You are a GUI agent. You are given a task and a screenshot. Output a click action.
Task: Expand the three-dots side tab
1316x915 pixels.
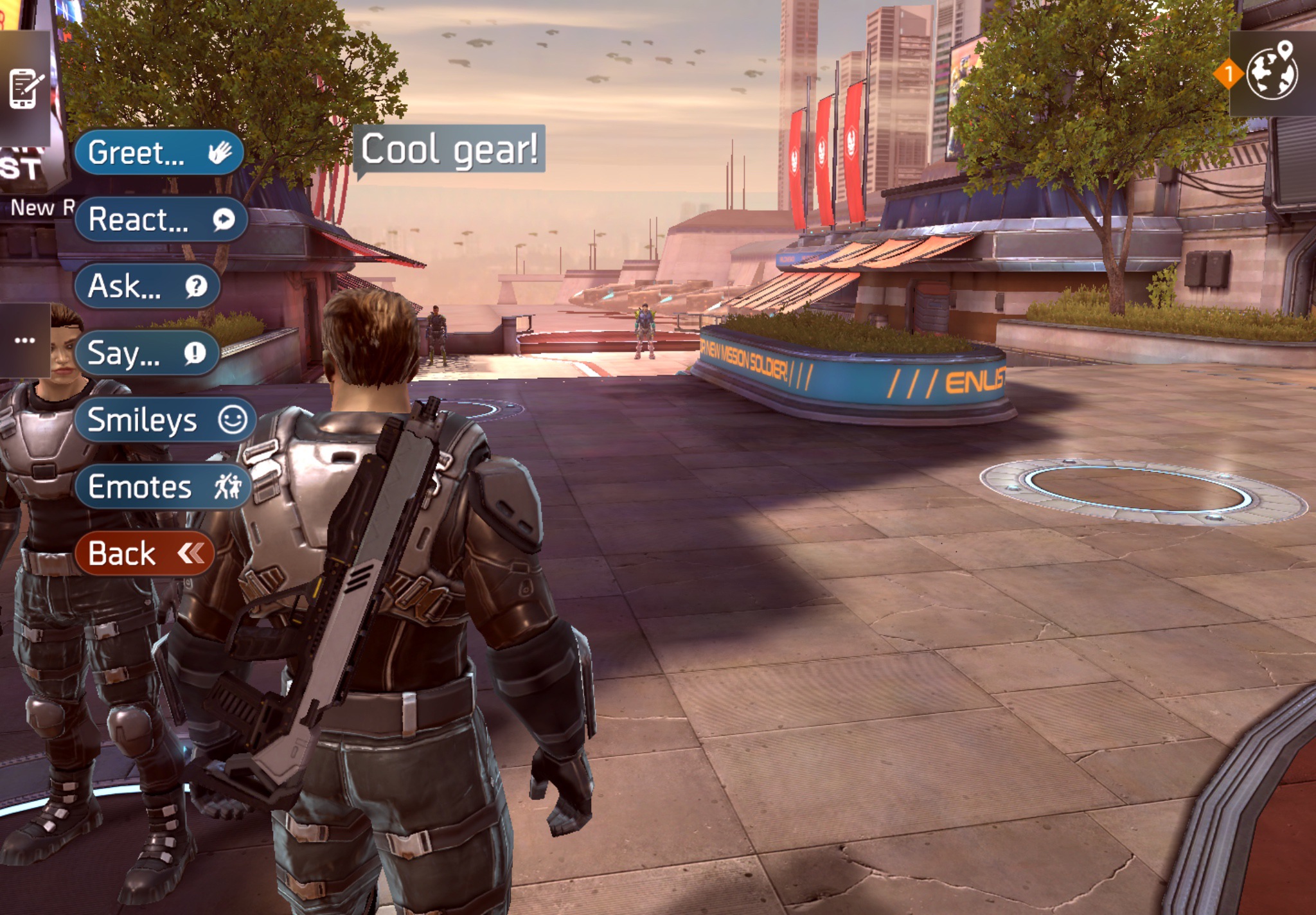[x=25, y=340]
